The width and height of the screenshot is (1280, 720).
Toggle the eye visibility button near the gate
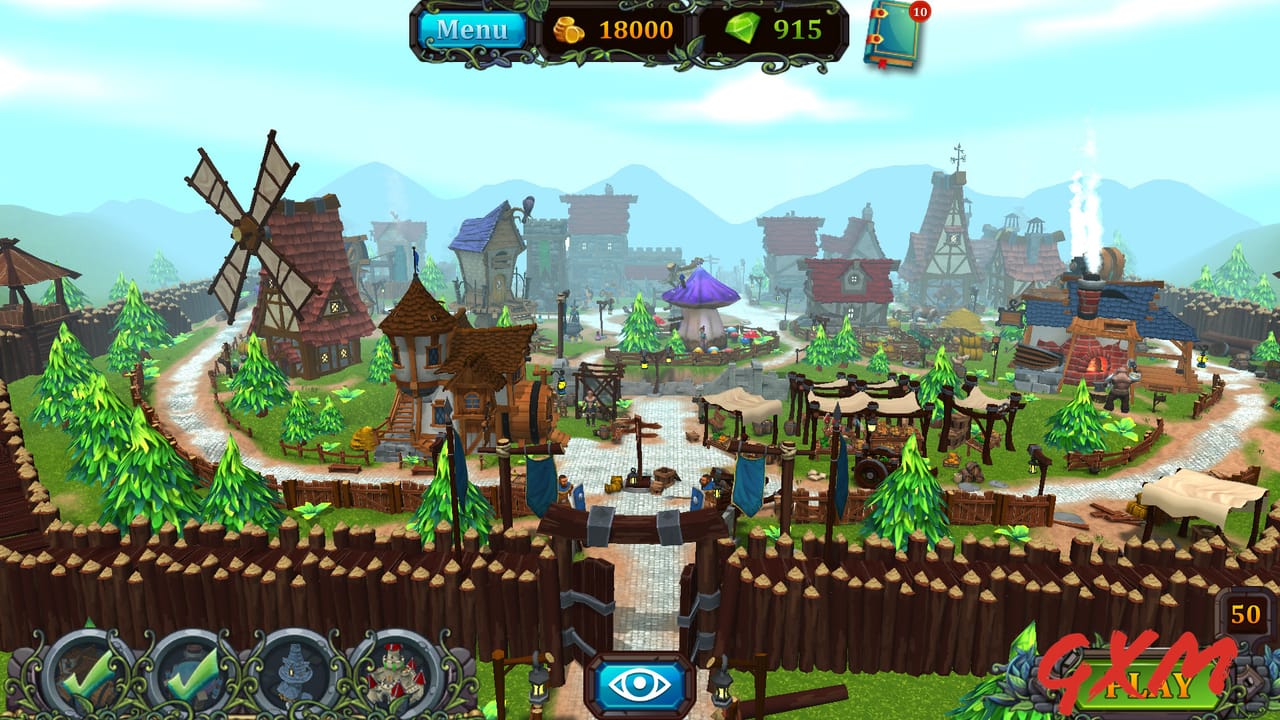click(640, 684)
